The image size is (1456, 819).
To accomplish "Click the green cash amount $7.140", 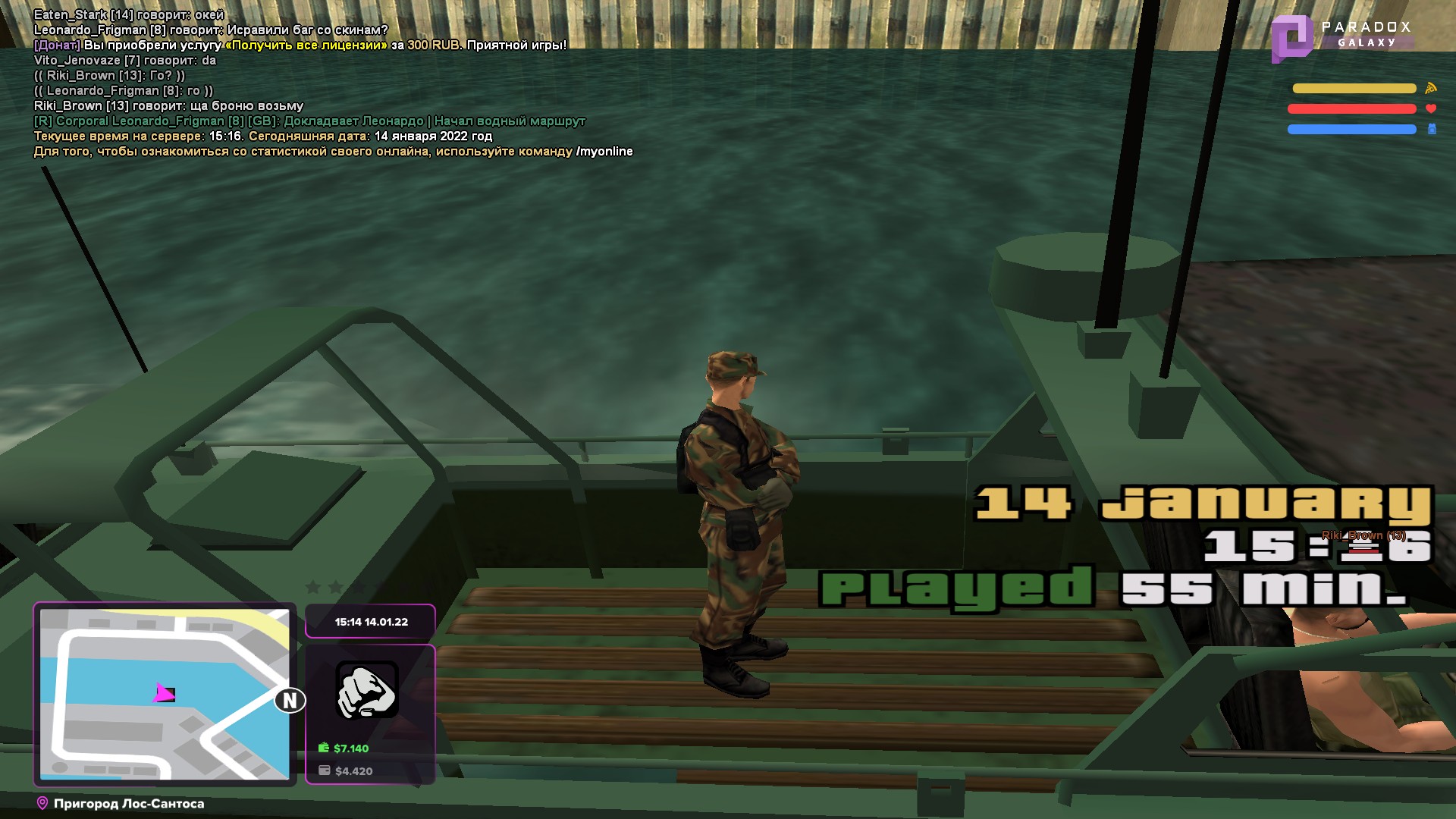I will click(x=350, y=748).
